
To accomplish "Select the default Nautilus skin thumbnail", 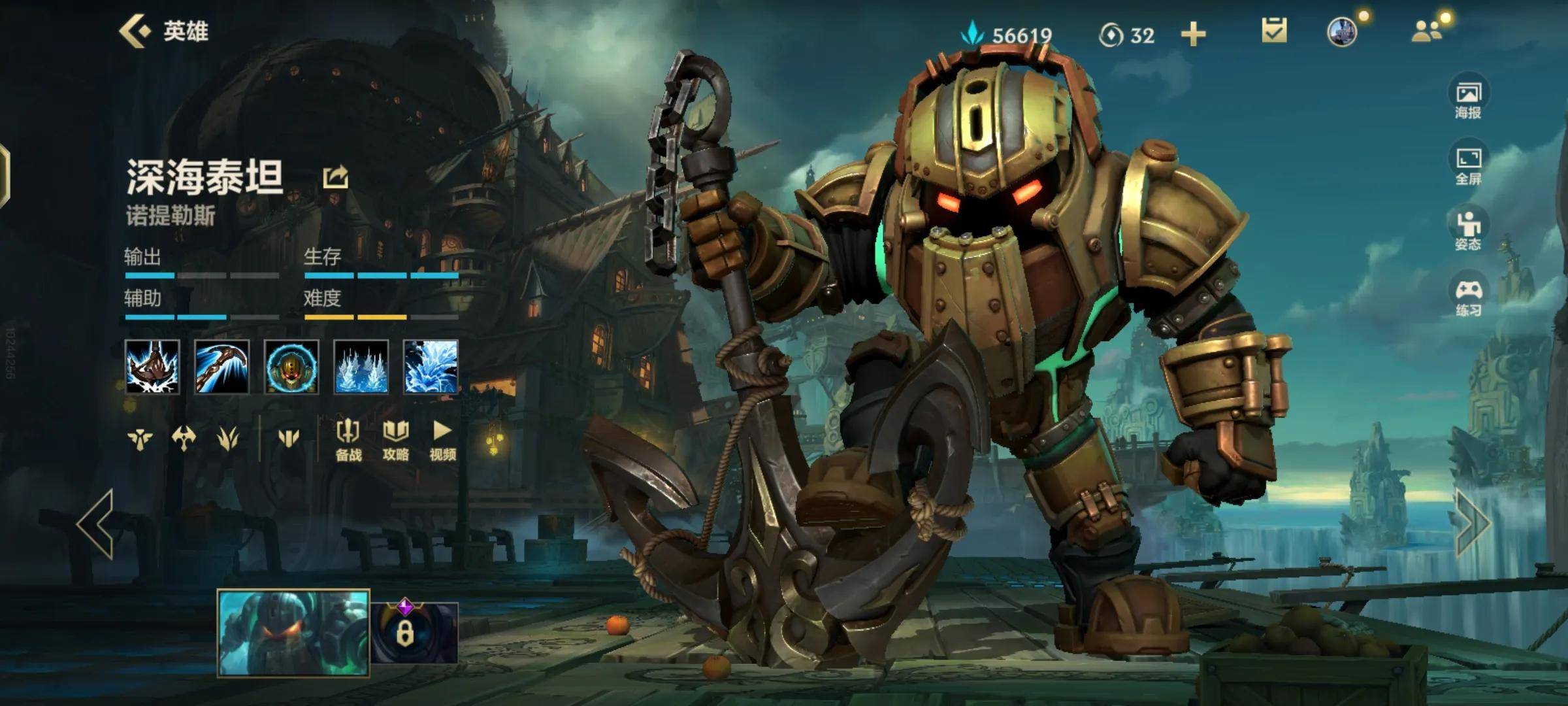I will 293,632.
